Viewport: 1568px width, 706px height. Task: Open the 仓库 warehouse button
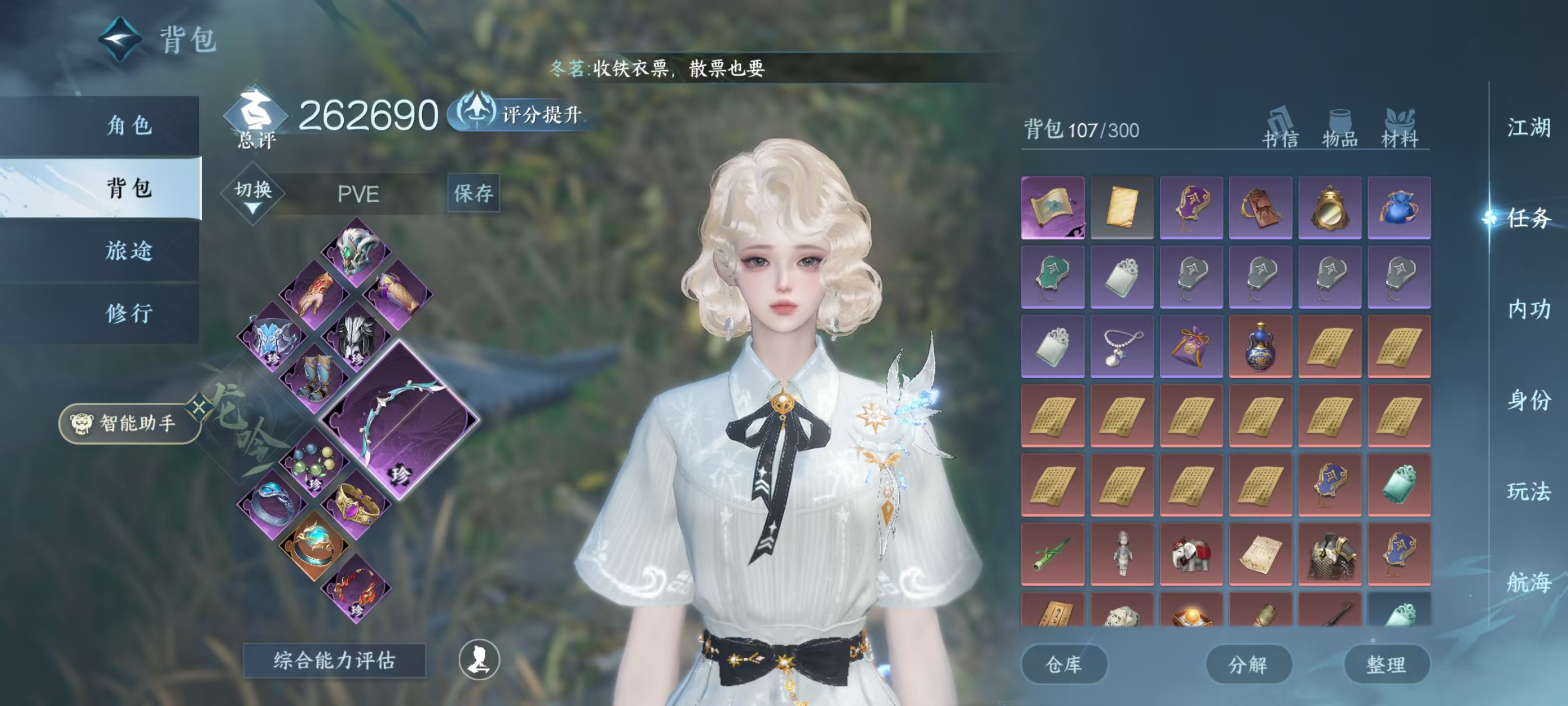coord(1064,665)
